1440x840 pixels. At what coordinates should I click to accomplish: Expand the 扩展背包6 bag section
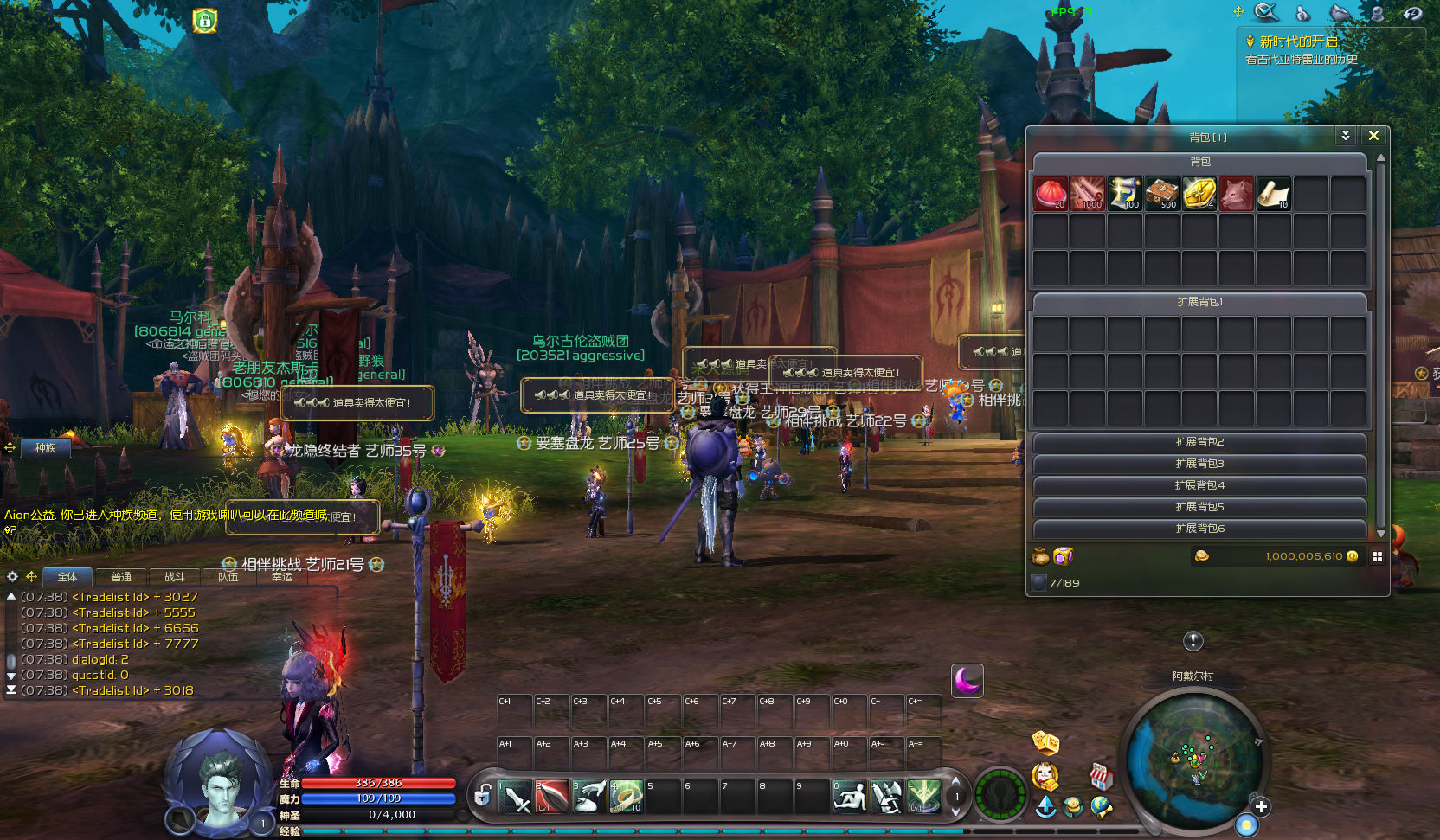point(1199,529)
